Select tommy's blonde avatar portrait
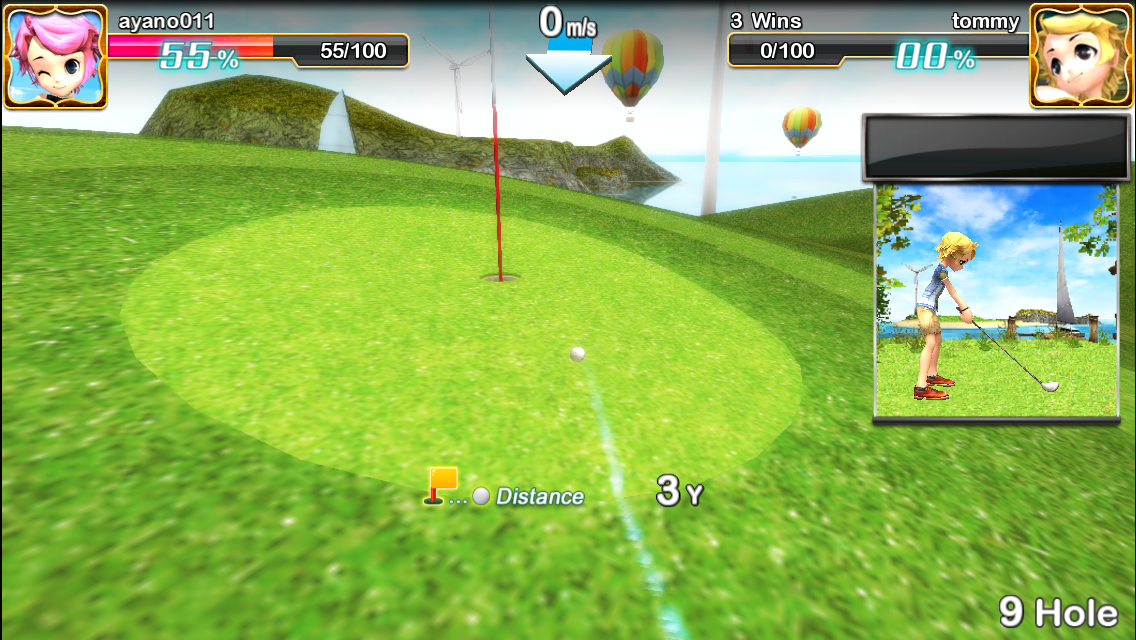 coord(1081,56)
